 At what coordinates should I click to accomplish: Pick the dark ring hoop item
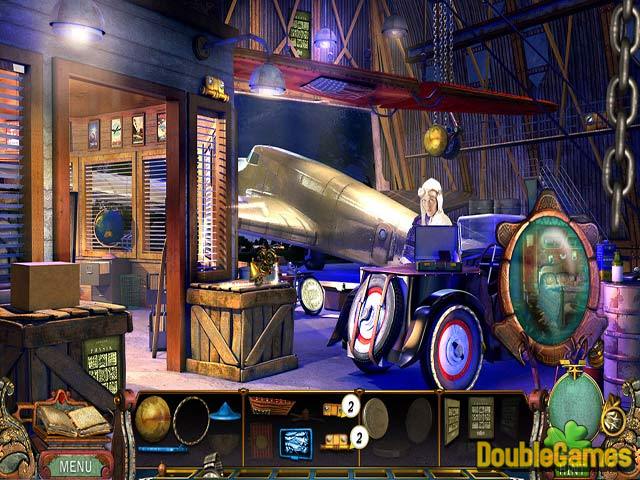(x=191, y=416)
